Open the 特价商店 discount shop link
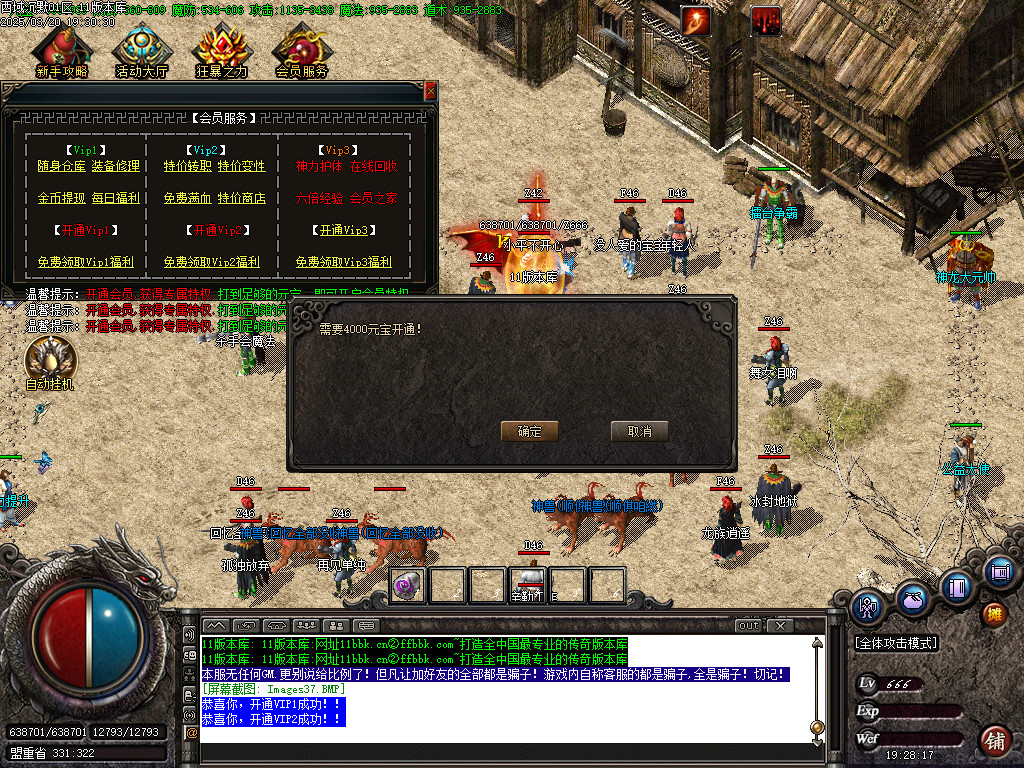The image size is (1024, 768). coord(242,198)
